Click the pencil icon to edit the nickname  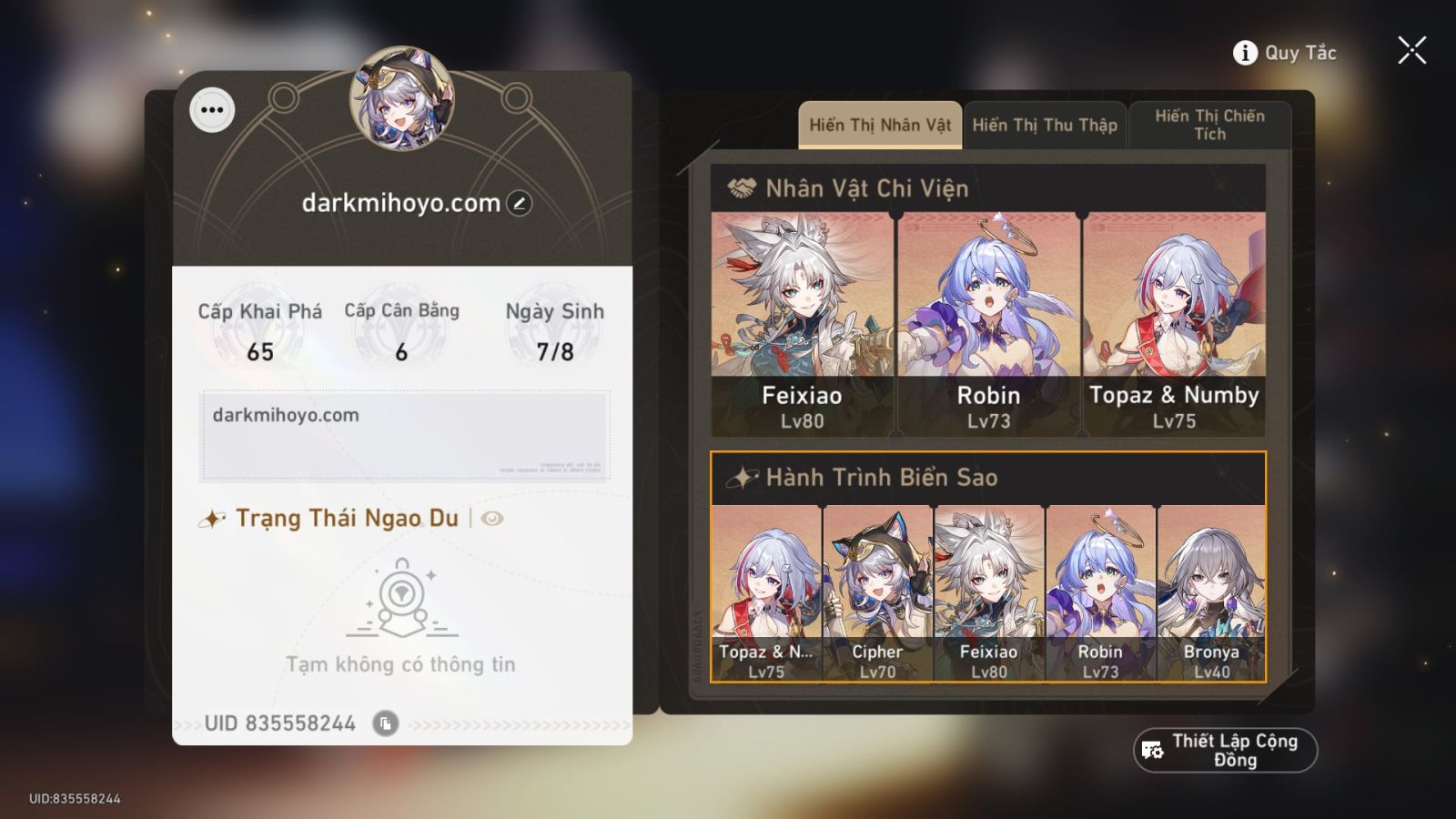(x=517, y=204)
